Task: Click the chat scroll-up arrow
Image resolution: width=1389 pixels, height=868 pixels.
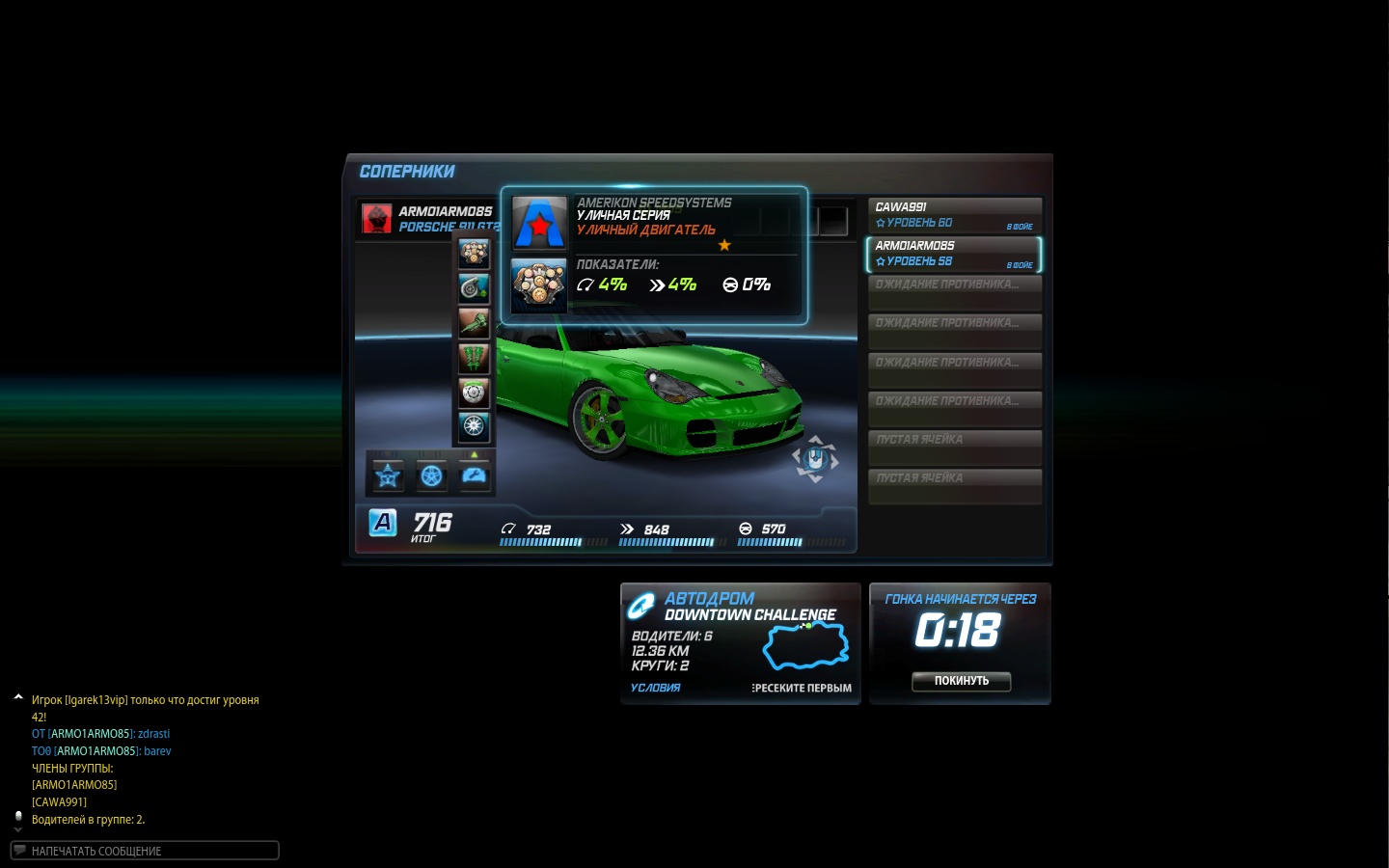Action: pyautogui.click(x=18, y=696)
